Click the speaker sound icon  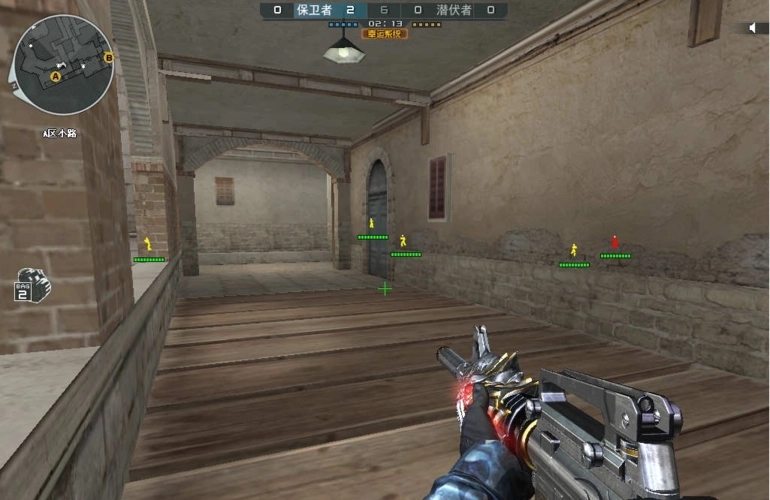tap(751, 28)
